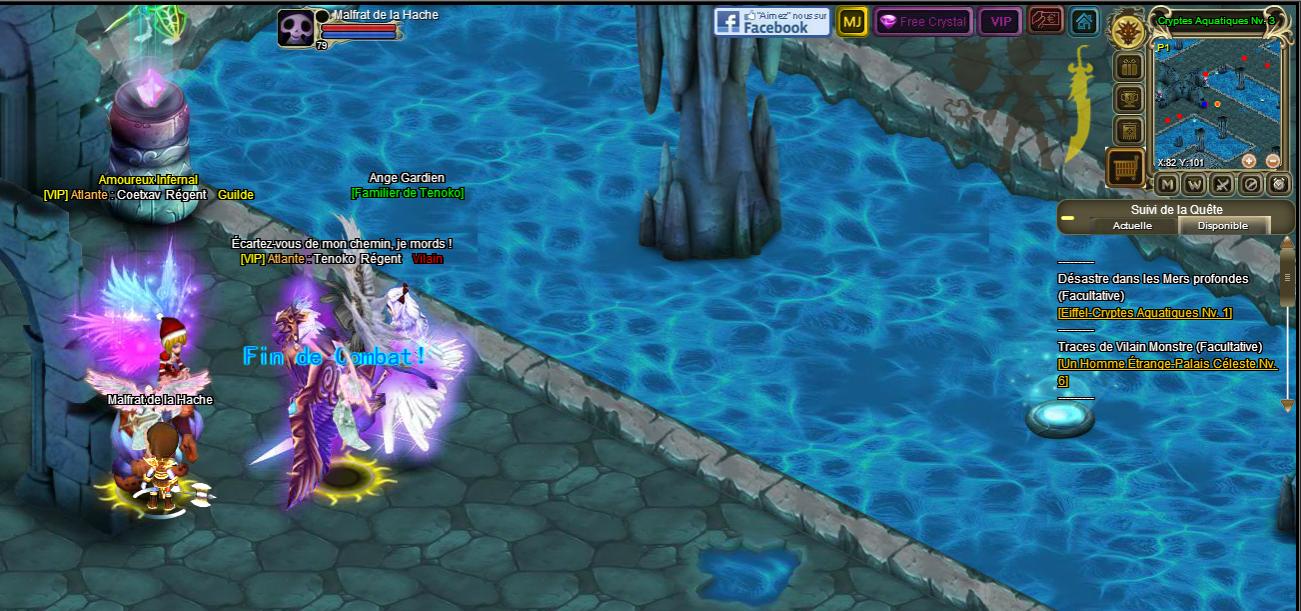Zoom in the minimap with plus button

[1249, 160]
